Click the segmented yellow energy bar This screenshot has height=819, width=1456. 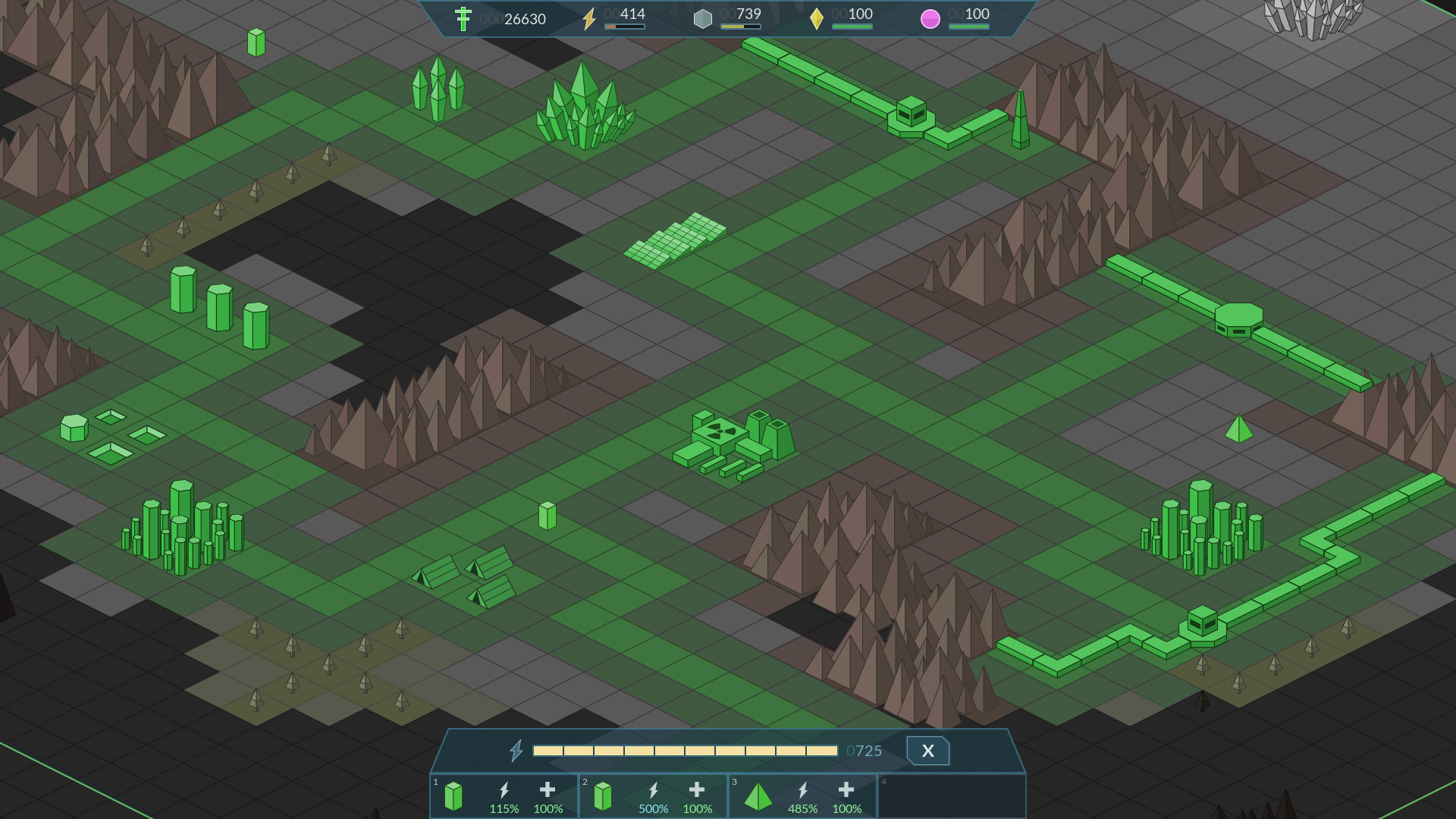pyautogui.click(x=686, y=751)
